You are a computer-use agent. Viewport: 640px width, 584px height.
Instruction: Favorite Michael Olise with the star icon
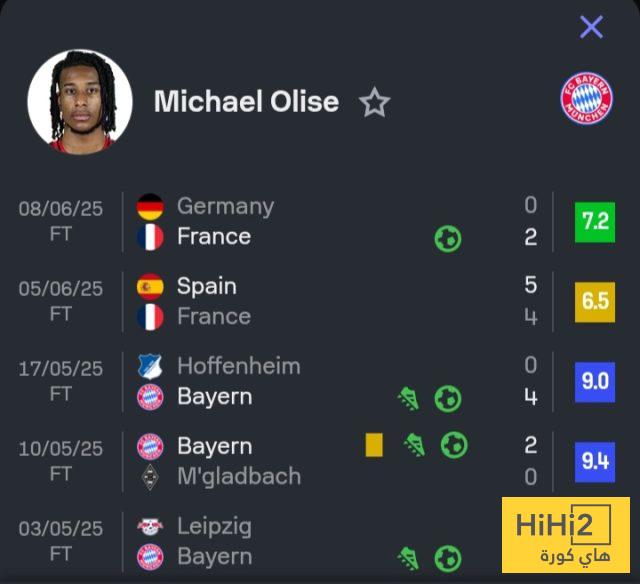click(374, 102)
